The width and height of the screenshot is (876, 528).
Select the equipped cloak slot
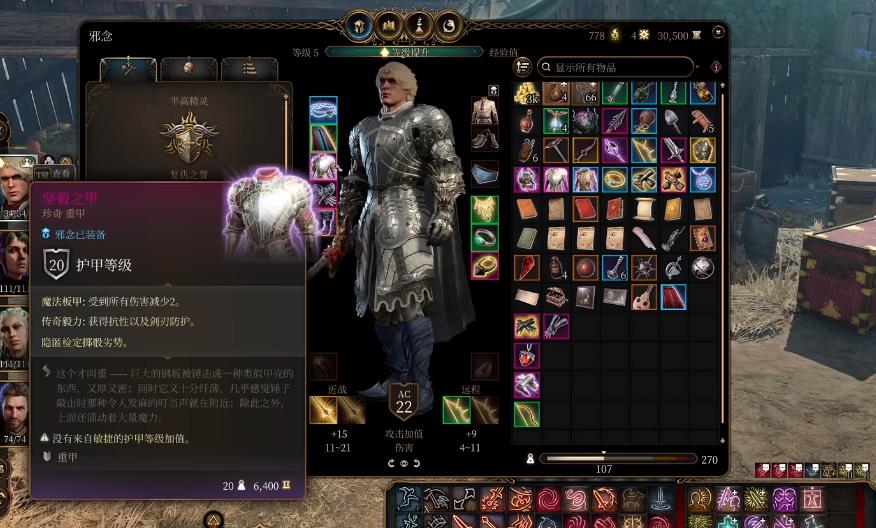pyautogui.click(x=323, y=138)
